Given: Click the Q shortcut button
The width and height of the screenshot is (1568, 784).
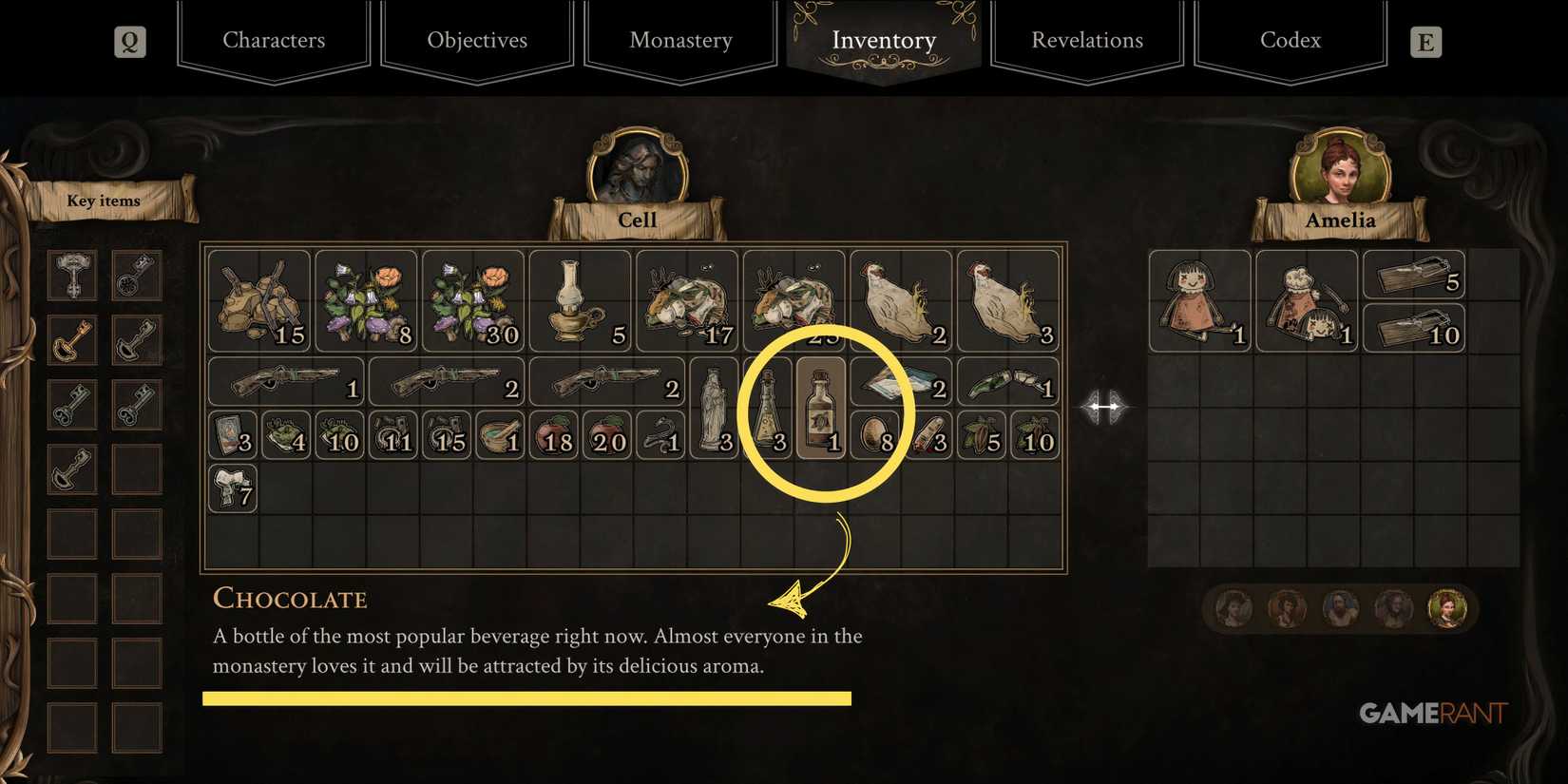Looking at the screenshot, I should [x=130, y=41].
